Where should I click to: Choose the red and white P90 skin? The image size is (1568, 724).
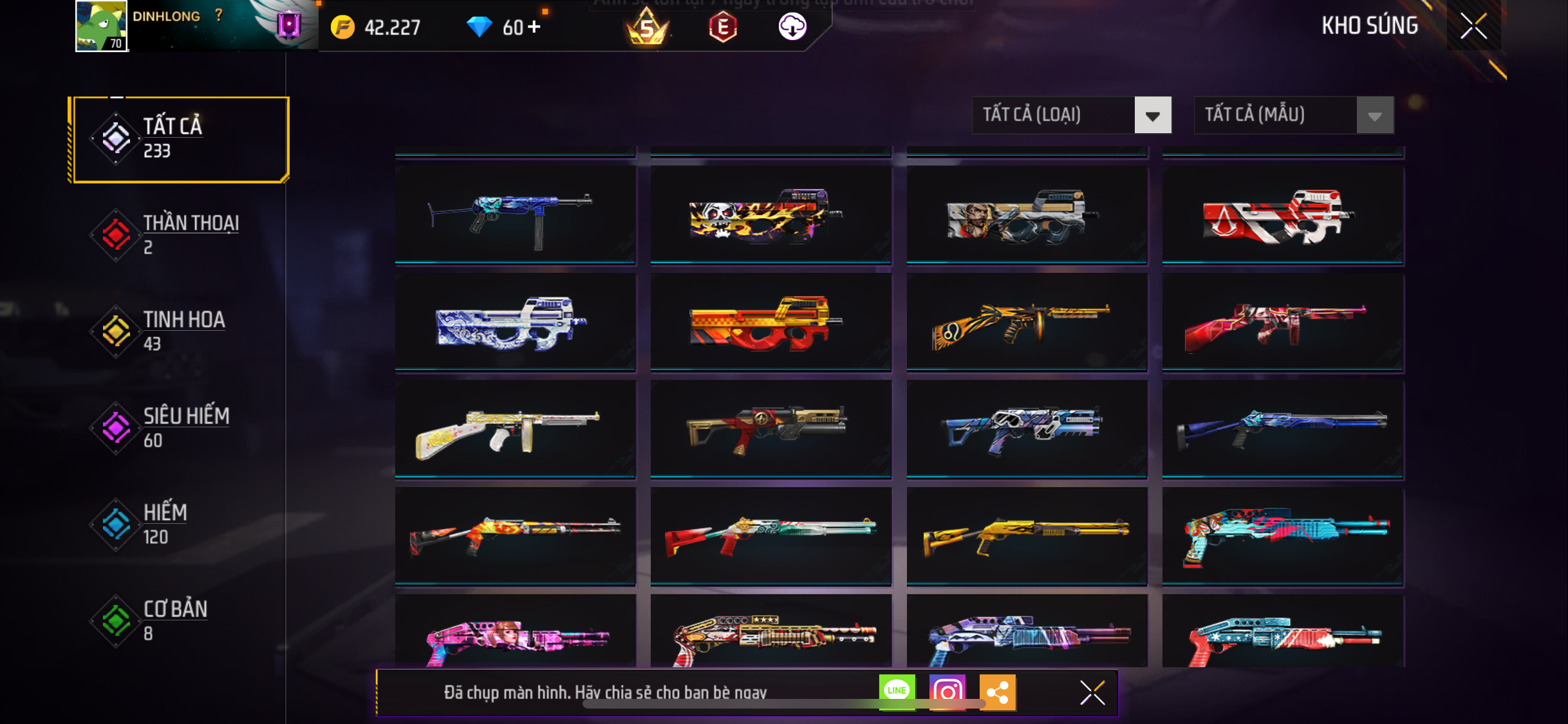tap(1282, 215)
